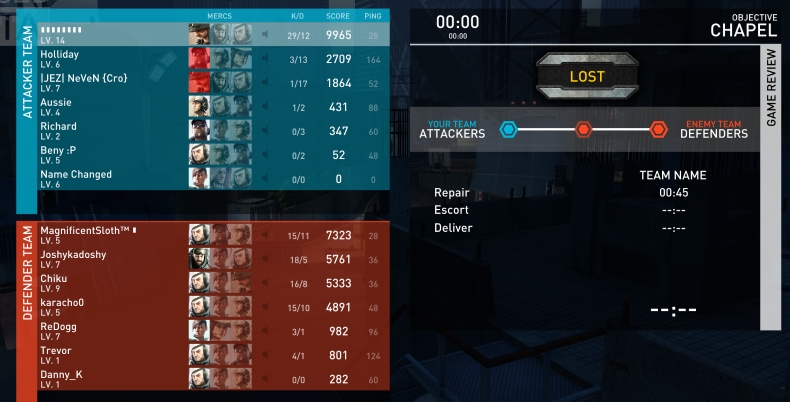790x402 pixels.
Task: Choose Joshykadoshy in the defender list
Action: pyautogui.click(x=112, y=259)
